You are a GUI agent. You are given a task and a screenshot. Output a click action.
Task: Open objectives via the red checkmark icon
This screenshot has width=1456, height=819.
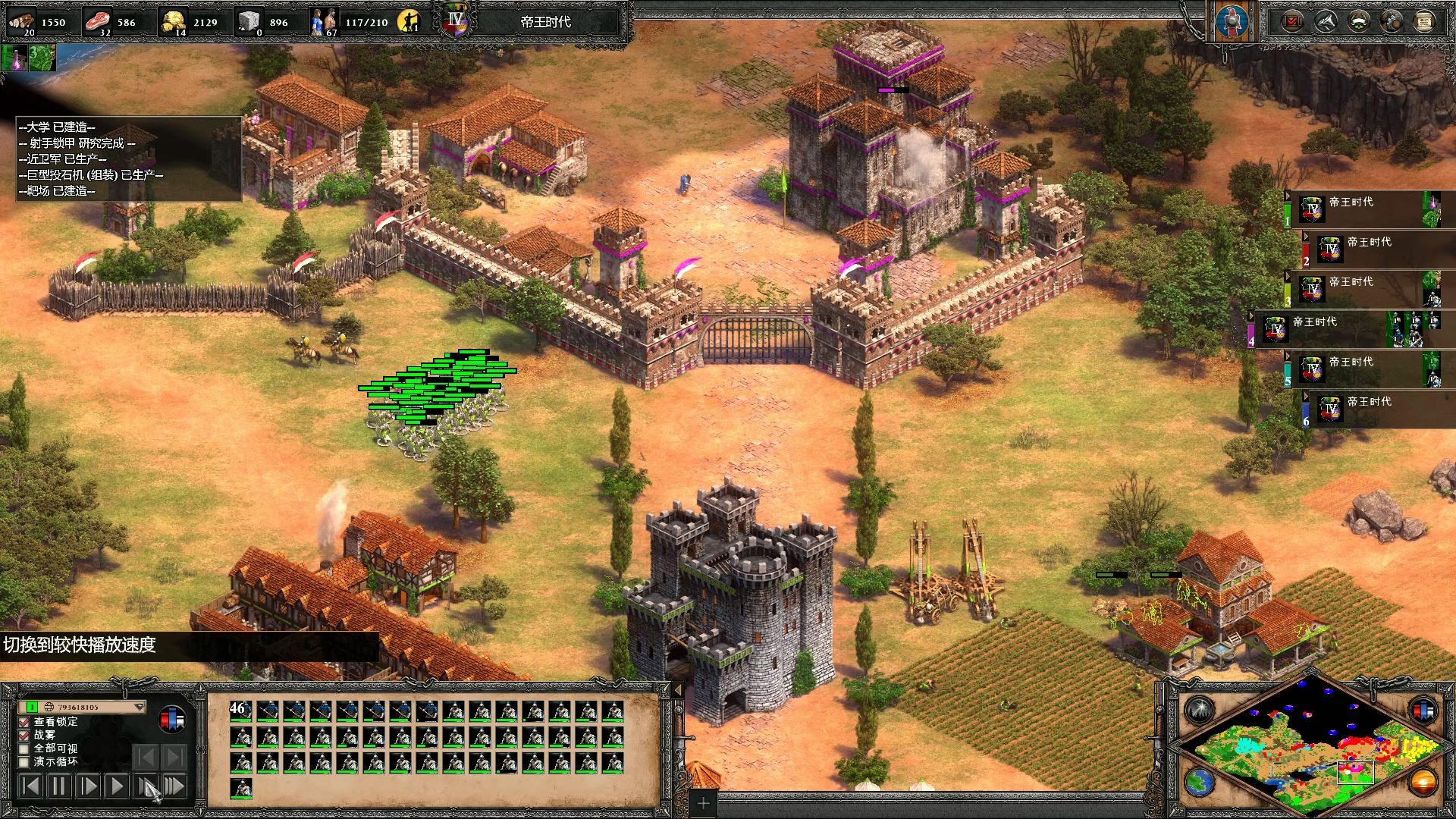(x=1292, y=21)
